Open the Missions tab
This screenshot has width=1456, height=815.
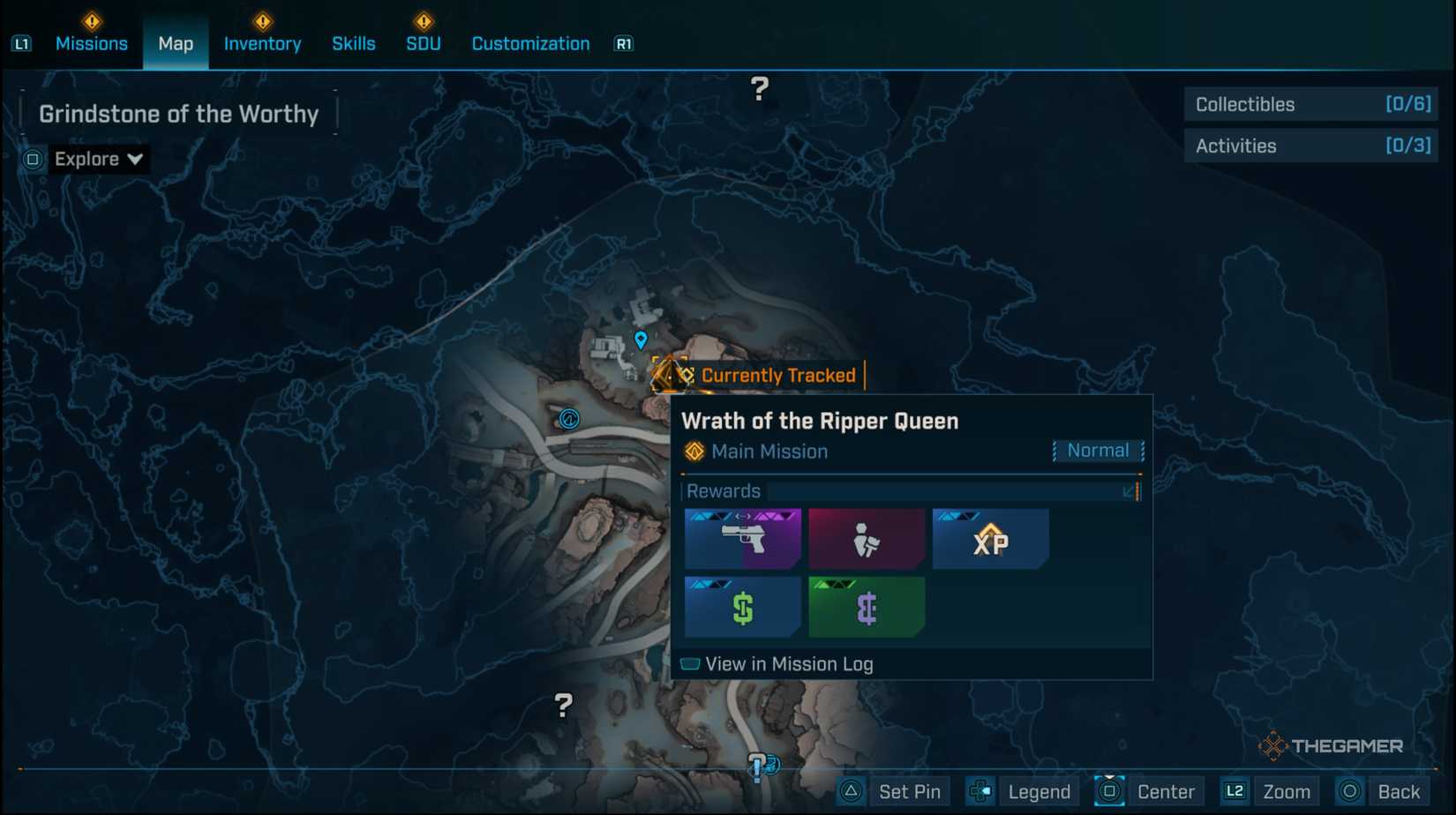click(91, 43)
